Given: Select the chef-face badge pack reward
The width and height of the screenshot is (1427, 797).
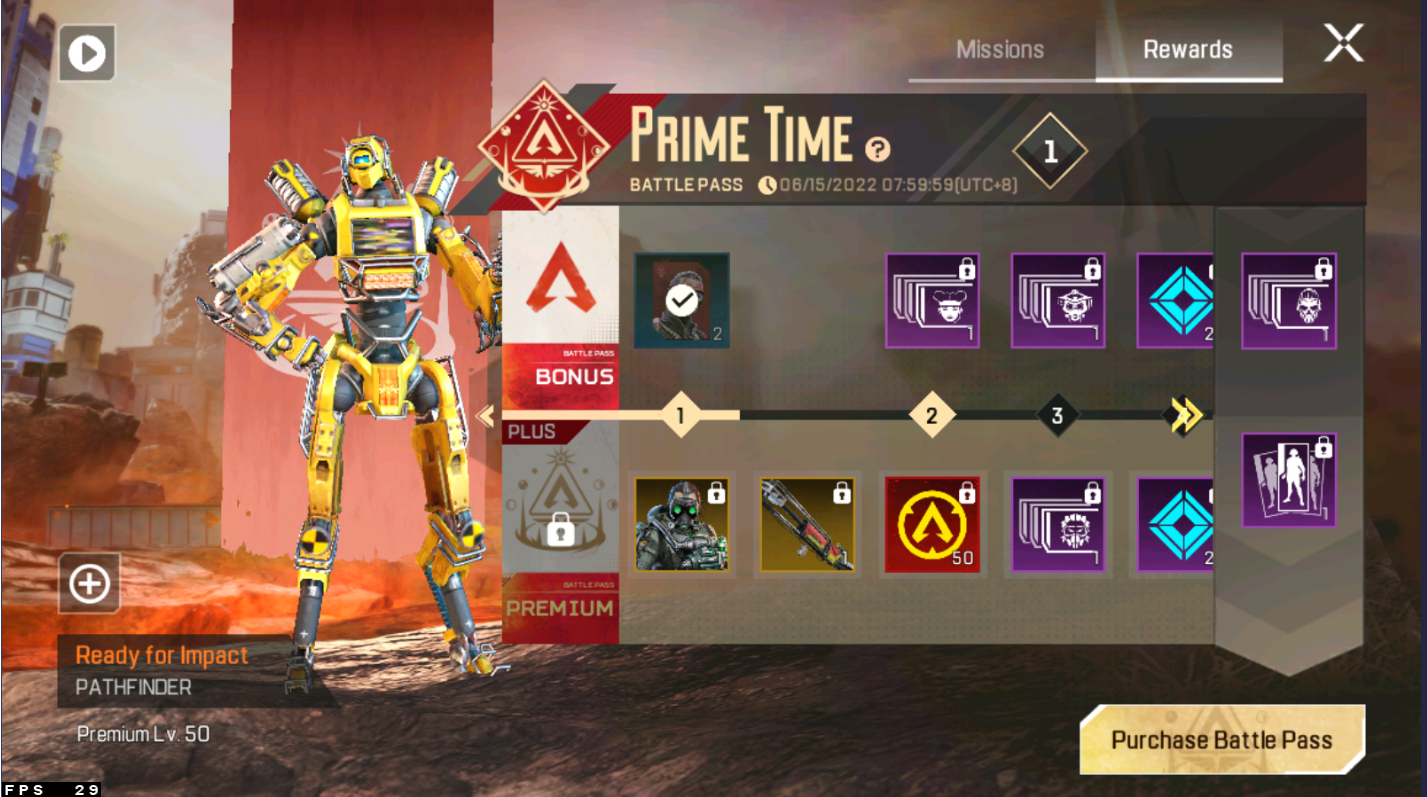Looking at the screenshot, I should tap(931, 299).
